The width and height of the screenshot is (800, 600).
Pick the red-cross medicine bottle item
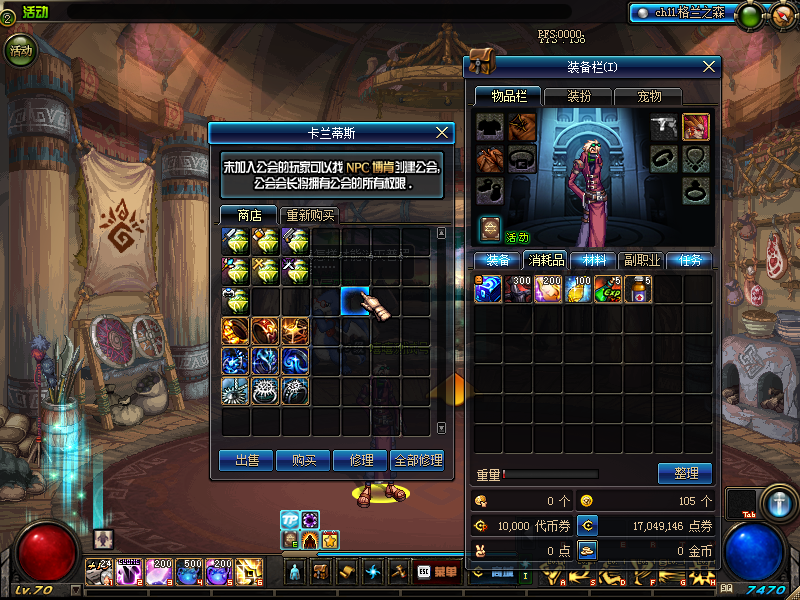tap(638, 290)
